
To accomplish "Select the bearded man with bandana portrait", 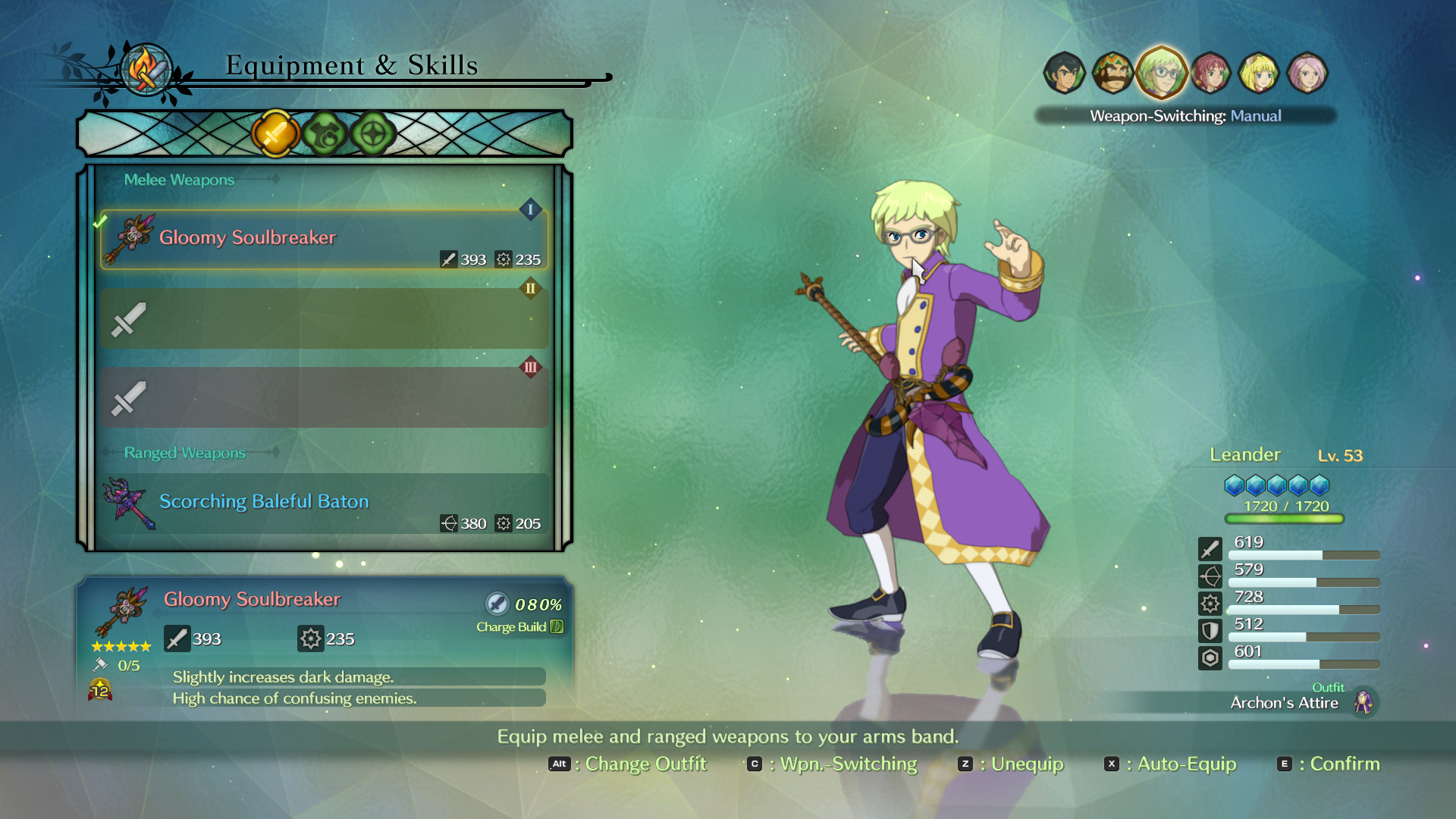I will (1112, 74).
